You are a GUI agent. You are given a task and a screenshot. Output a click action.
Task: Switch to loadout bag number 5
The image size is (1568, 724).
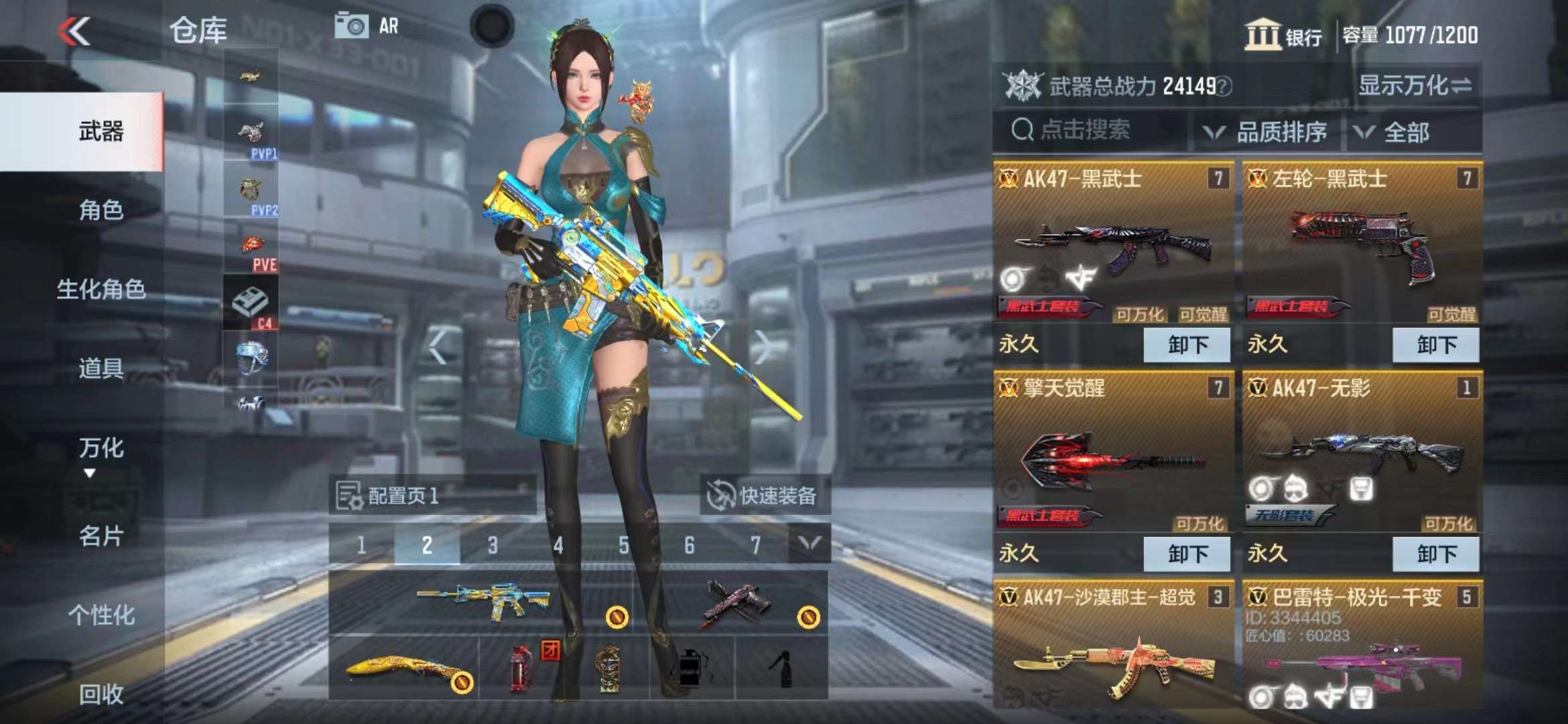[x=623, y=546]
